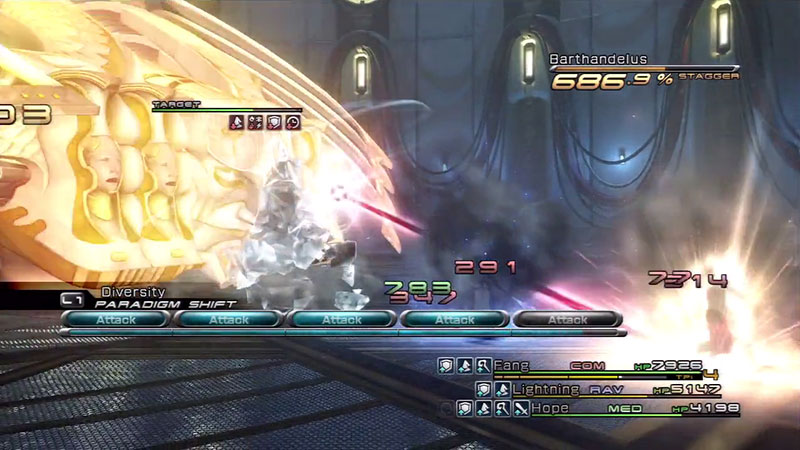Select Lightning in the party list
The height and width of the screenshot is (450, 800).
point(546,388)
